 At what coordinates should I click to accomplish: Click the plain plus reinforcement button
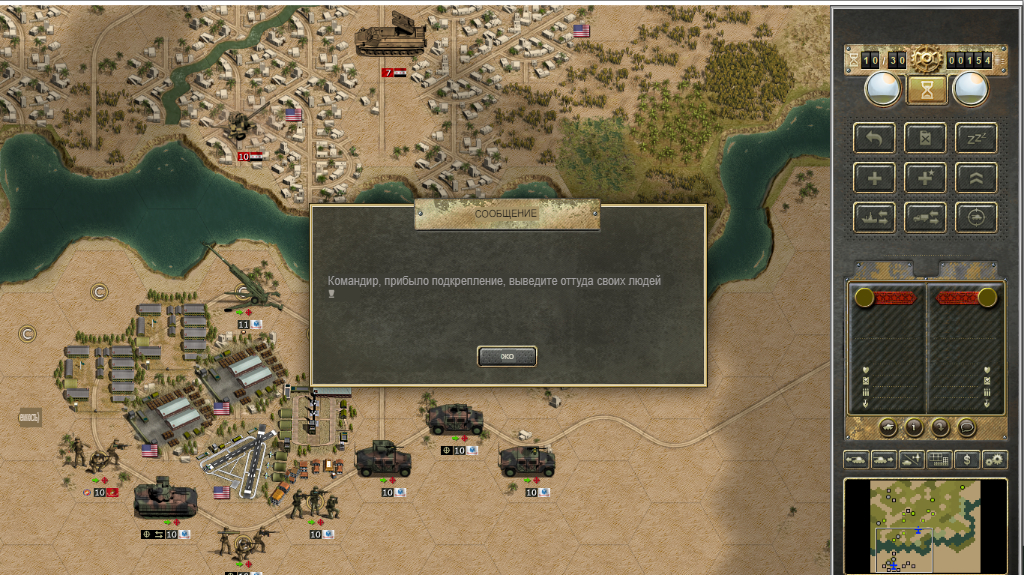click(x=874, y=177)
